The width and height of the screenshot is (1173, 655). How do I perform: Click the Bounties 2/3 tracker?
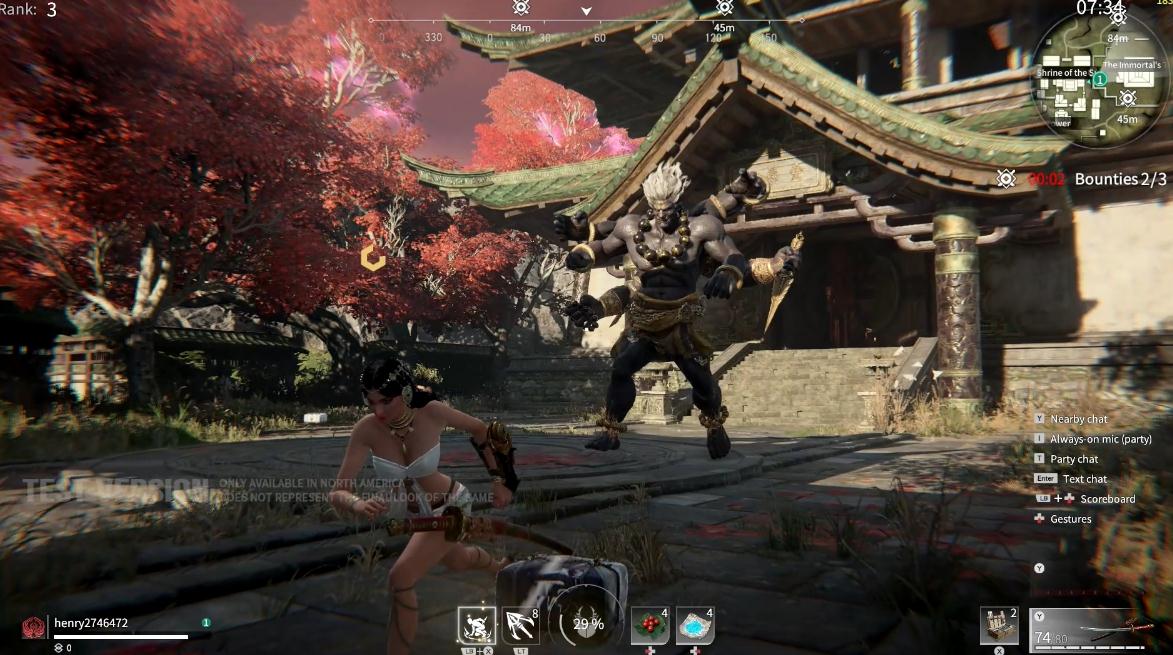click(x=1120, y=179)
